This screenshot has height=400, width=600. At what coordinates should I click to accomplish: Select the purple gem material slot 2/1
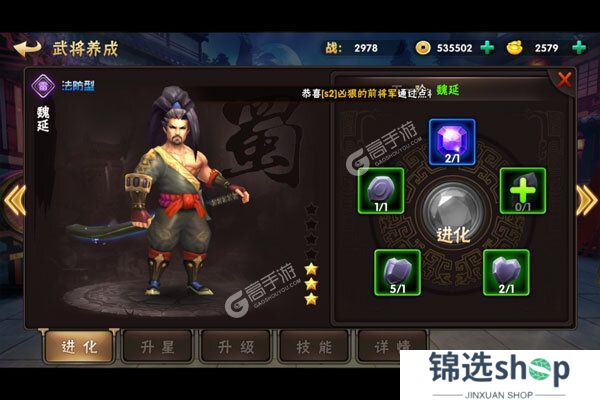[x=451, y=142]
